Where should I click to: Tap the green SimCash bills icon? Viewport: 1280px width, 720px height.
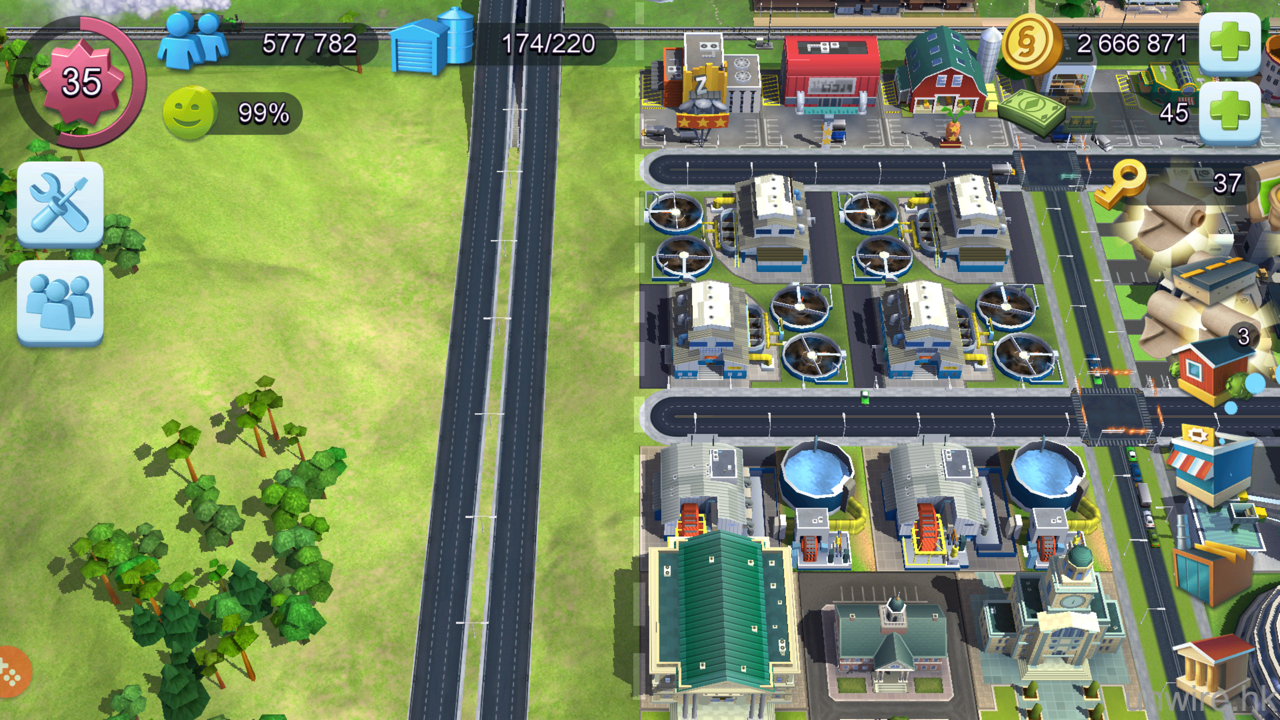point(1030,112)
